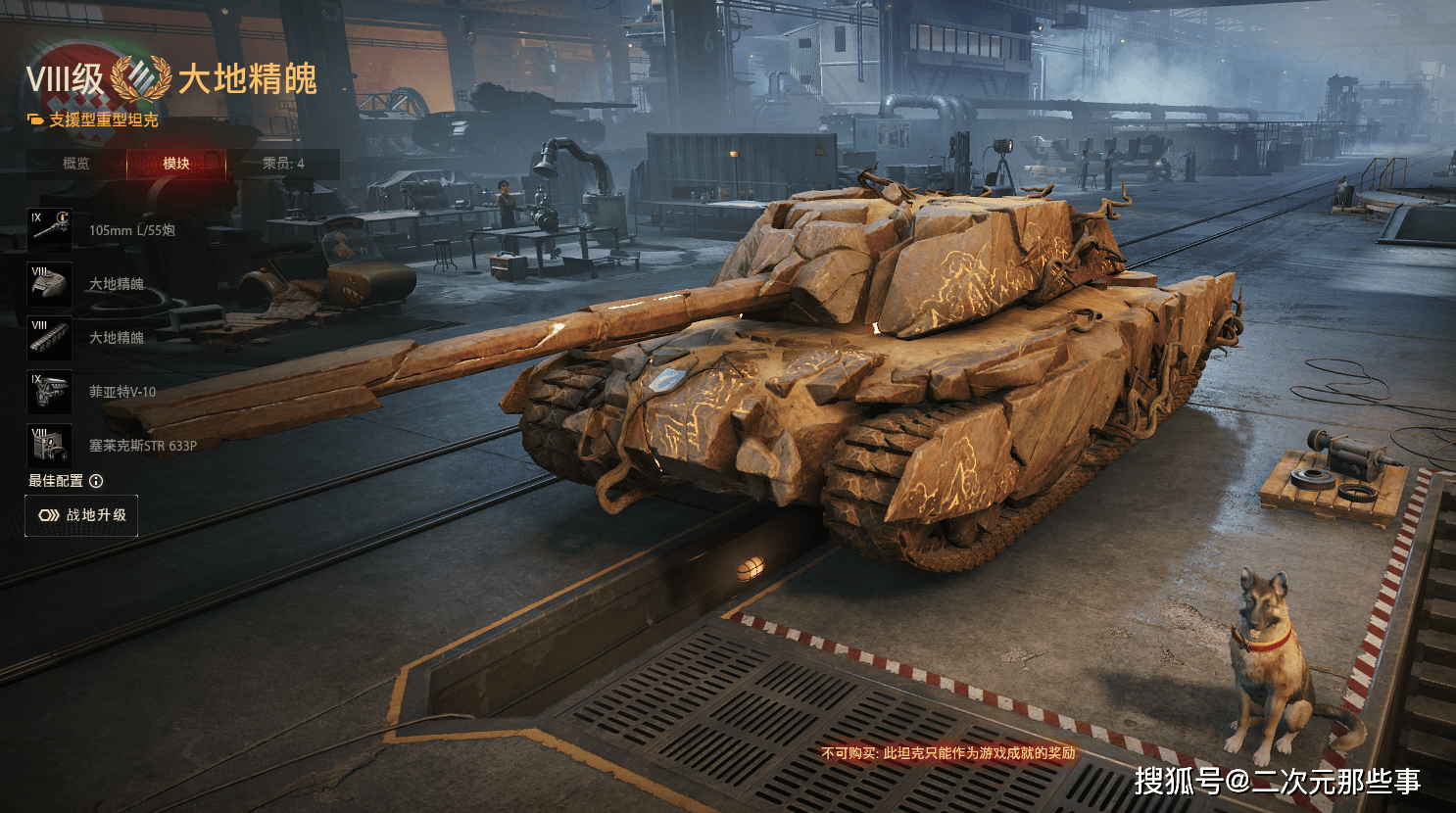
Task: Show info for 最佳配置
Action: point(96,481)
